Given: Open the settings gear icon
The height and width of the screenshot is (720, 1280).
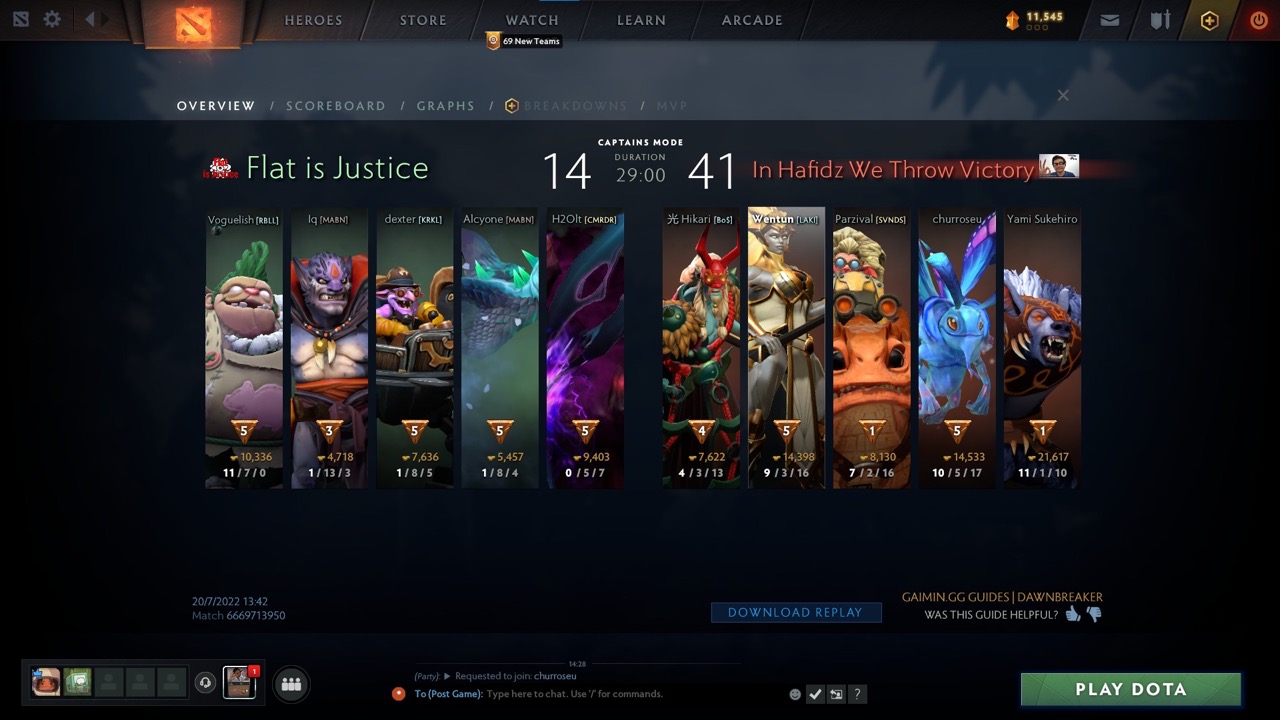Looking at the screenshot, I should point(52,20).
